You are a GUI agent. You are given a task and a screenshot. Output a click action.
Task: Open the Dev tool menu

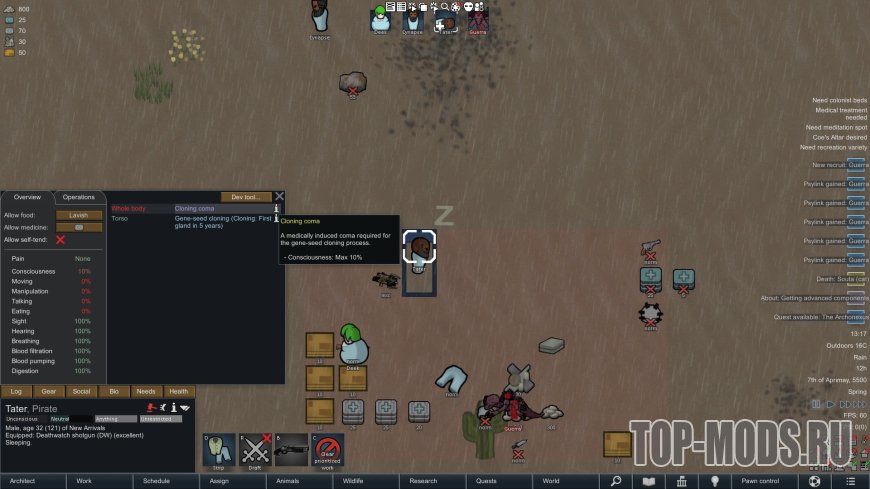pyautogui.click(x=245, y=197)
